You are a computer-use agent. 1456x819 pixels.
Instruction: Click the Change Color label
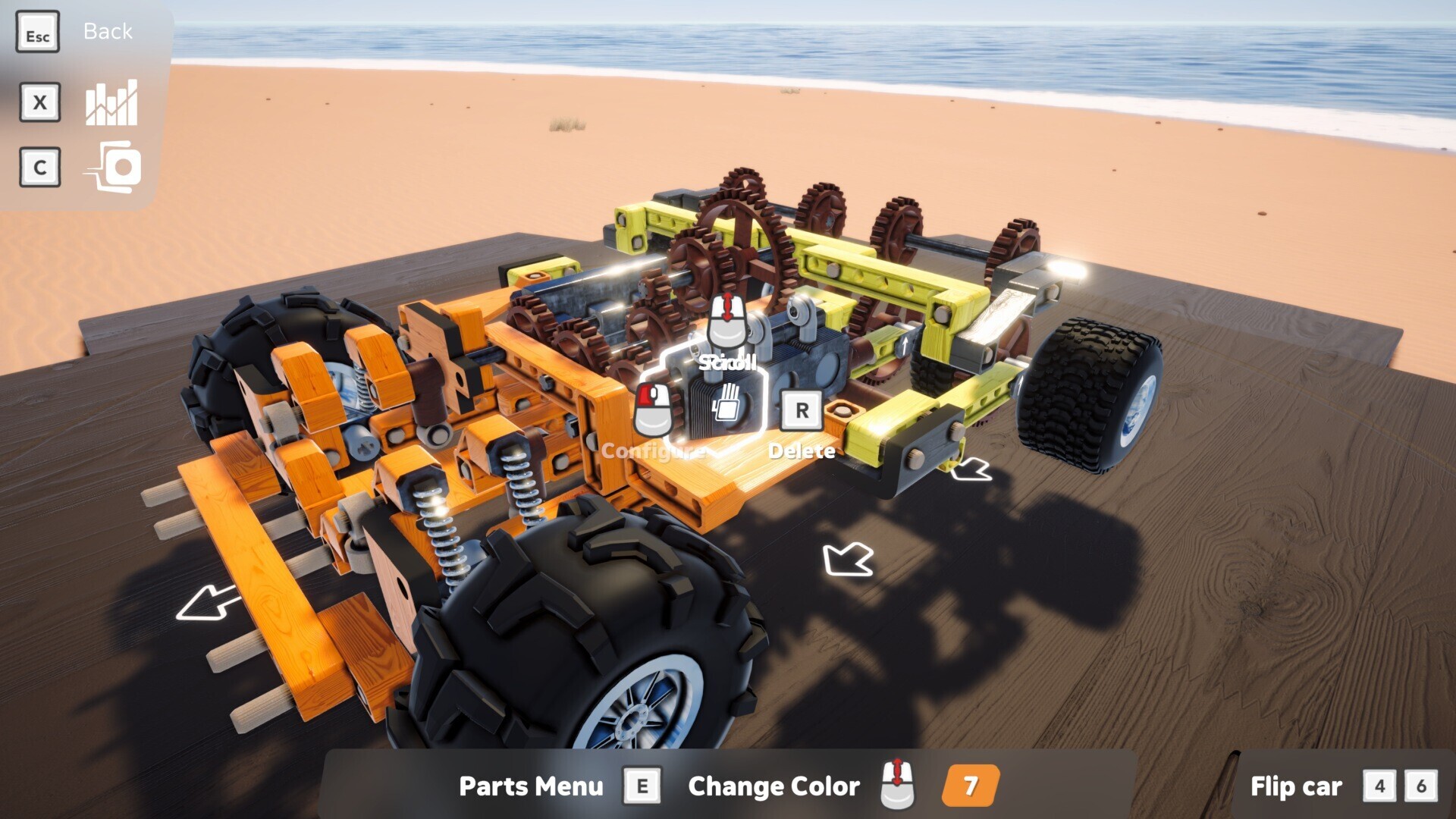(x=773, y=786)
